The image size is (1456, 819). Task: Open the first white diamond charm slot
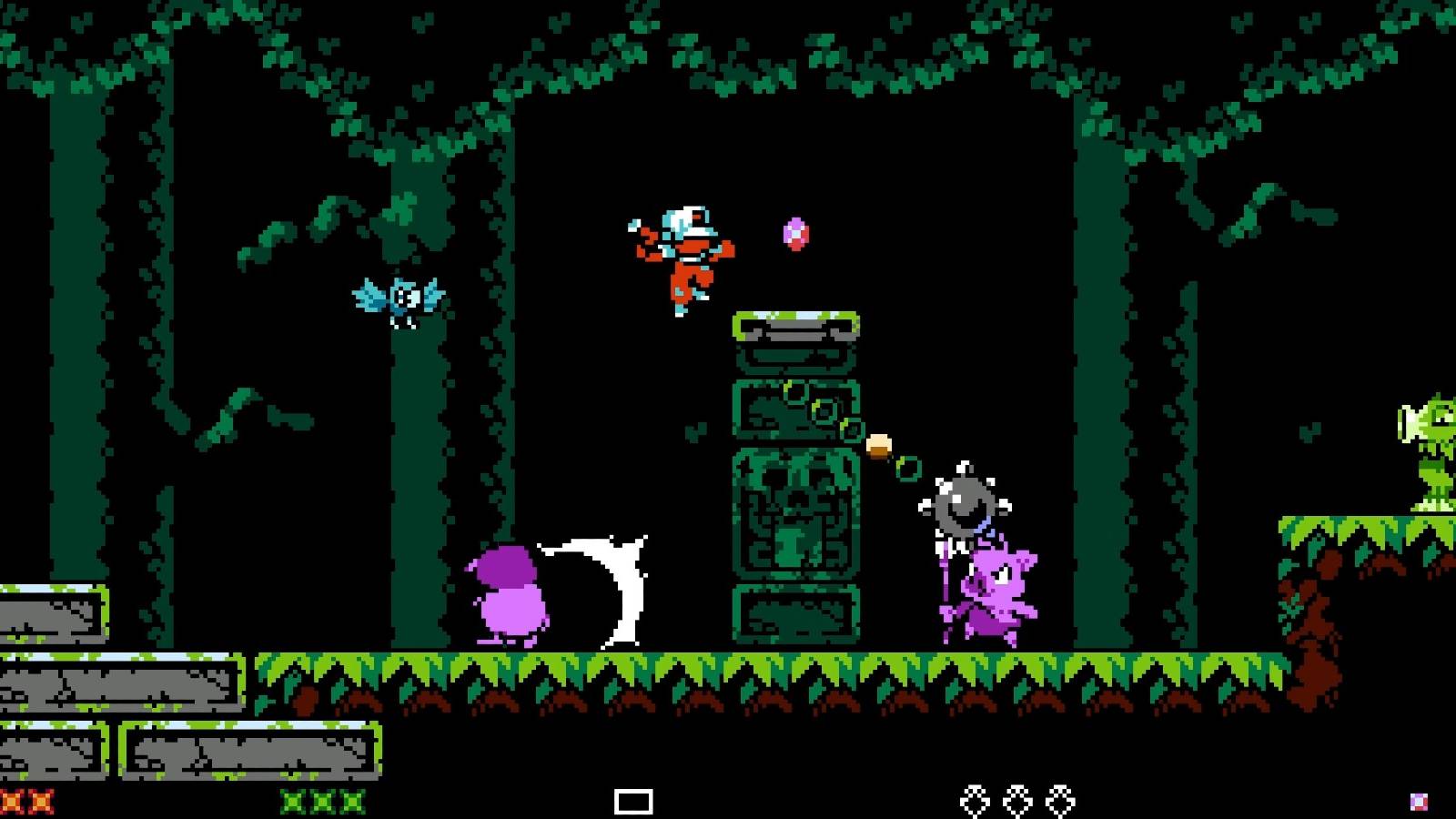pos(976,799)
